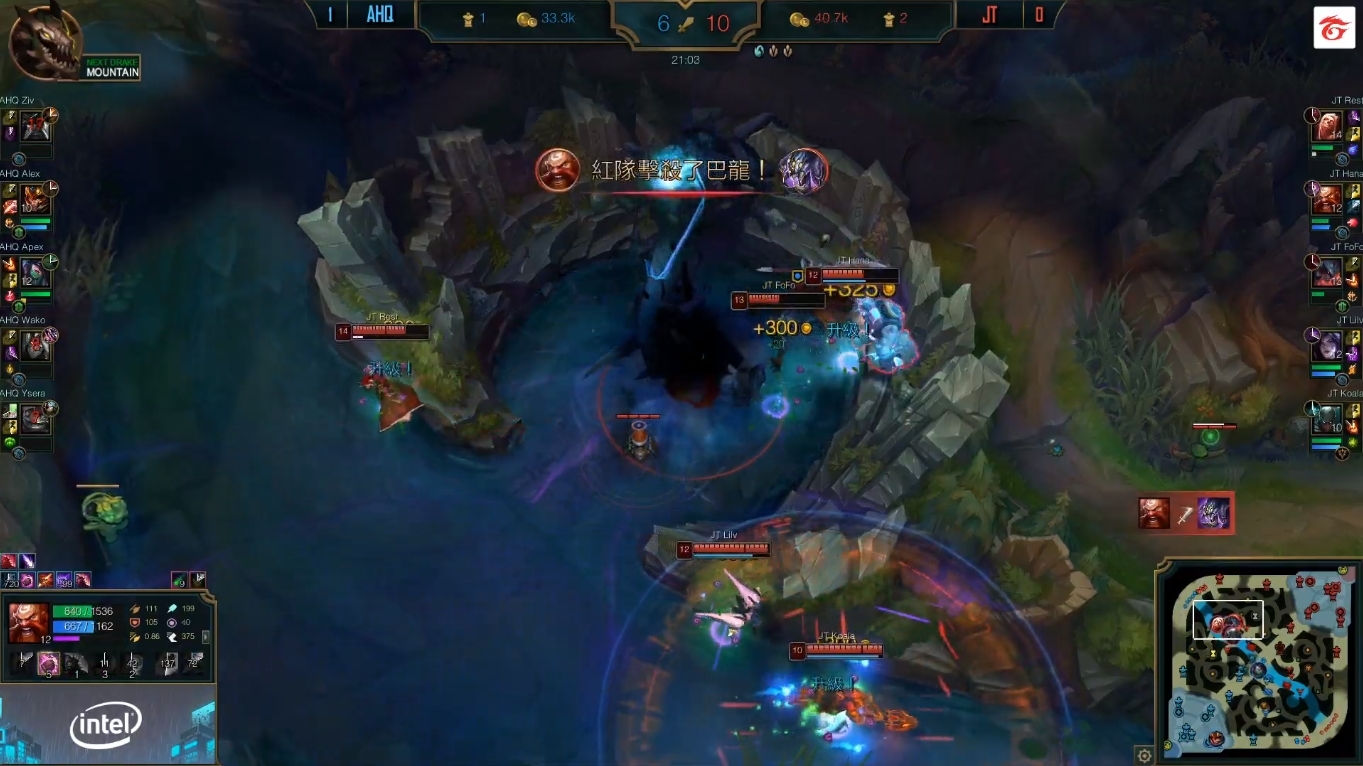Screen dimensions: 1363x766
Task: Click Gragas's green health bar
Action: point(73,611)
